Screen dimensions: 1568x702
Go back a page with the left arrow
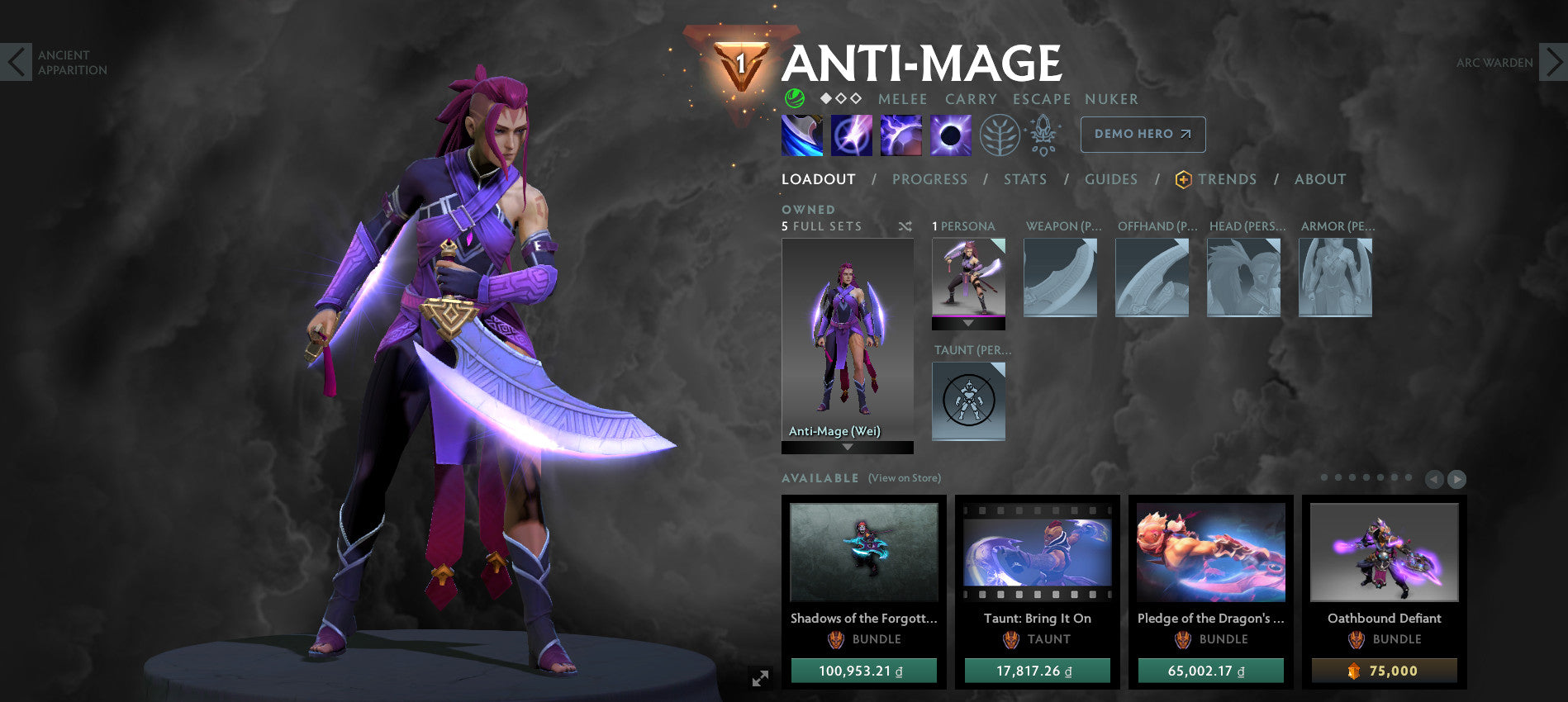coord(1435,478)
